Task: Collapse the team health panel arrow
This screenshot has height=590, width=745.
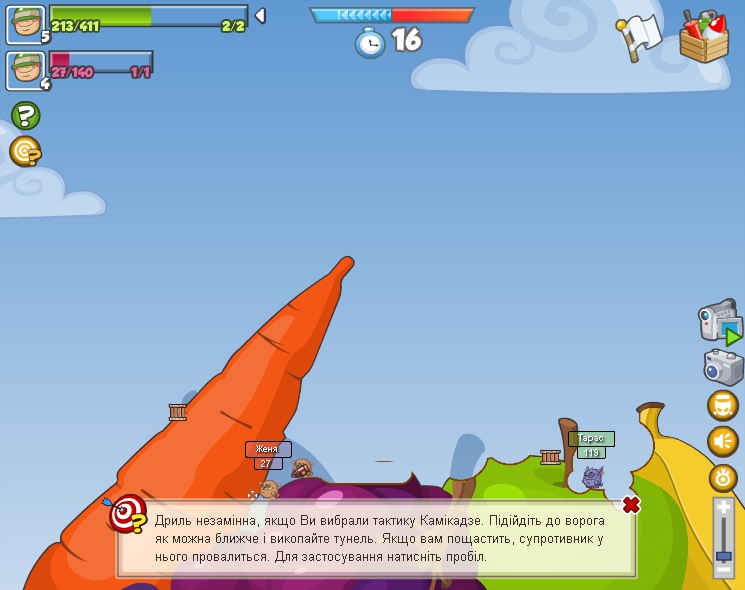Action: 260,15
